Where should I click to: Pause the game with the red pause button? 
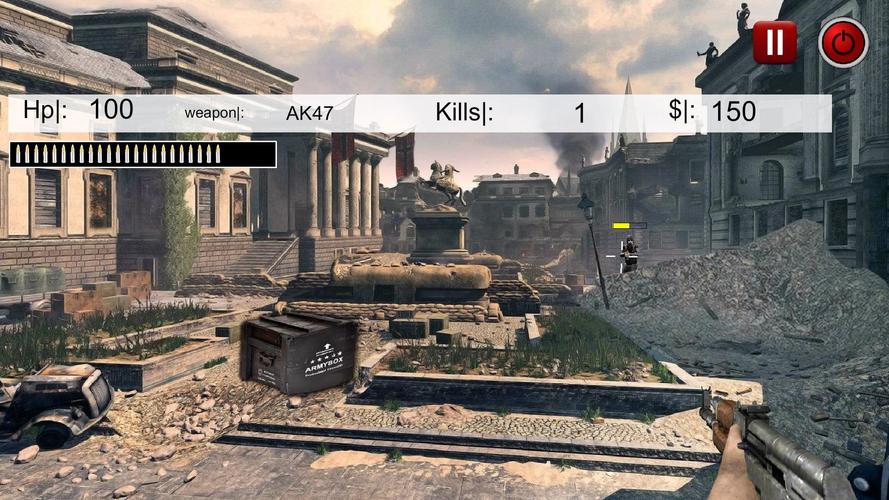coord(774,42)
